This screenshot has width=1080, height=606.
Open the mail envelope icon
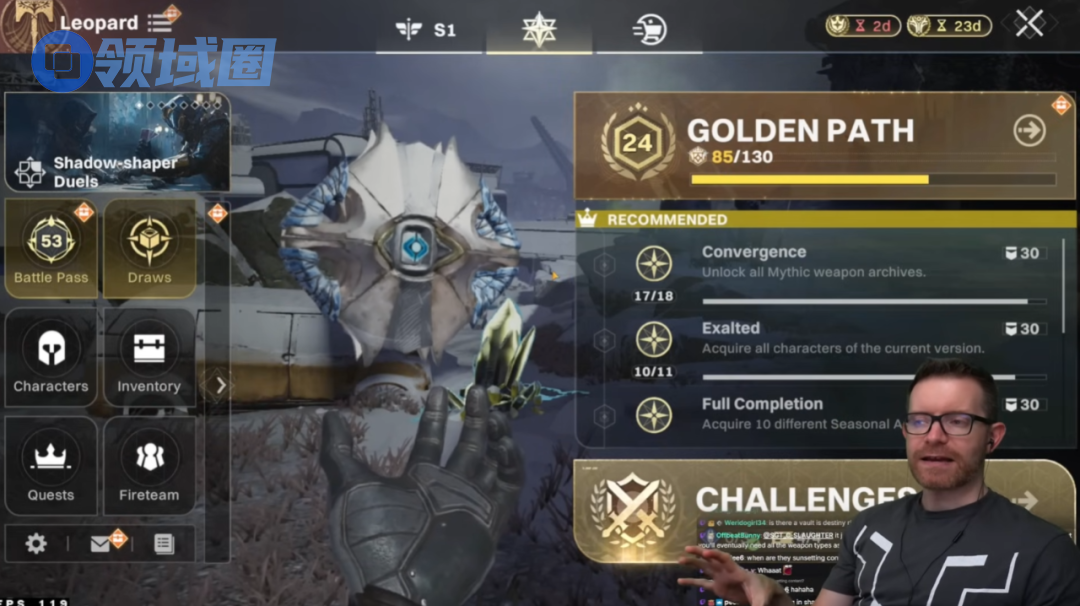point(101,543)
